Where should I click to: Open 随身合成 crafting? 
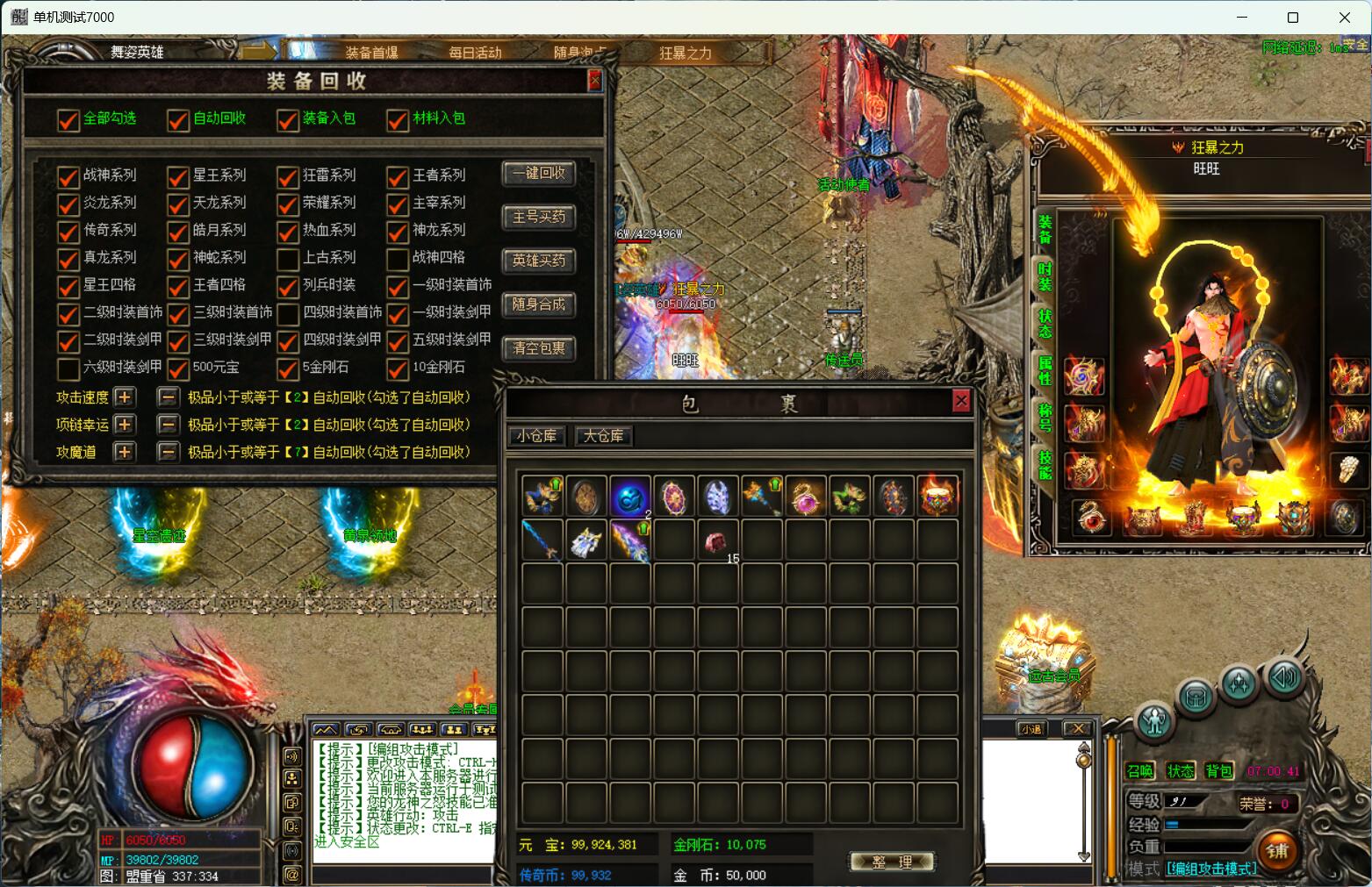539,304
